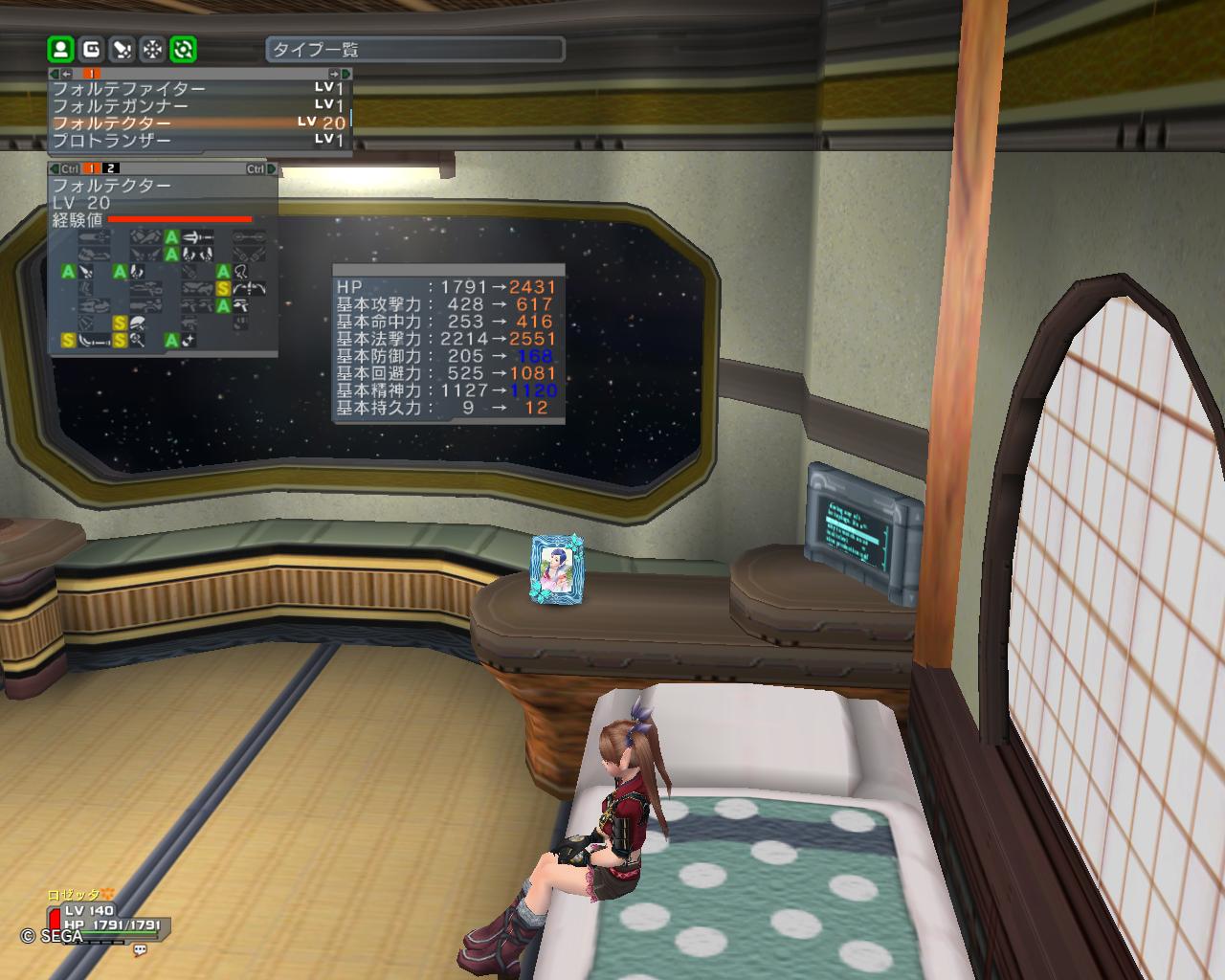Click the G icon in the top bar
The image size is (1225, 980).
click(91, 49)
